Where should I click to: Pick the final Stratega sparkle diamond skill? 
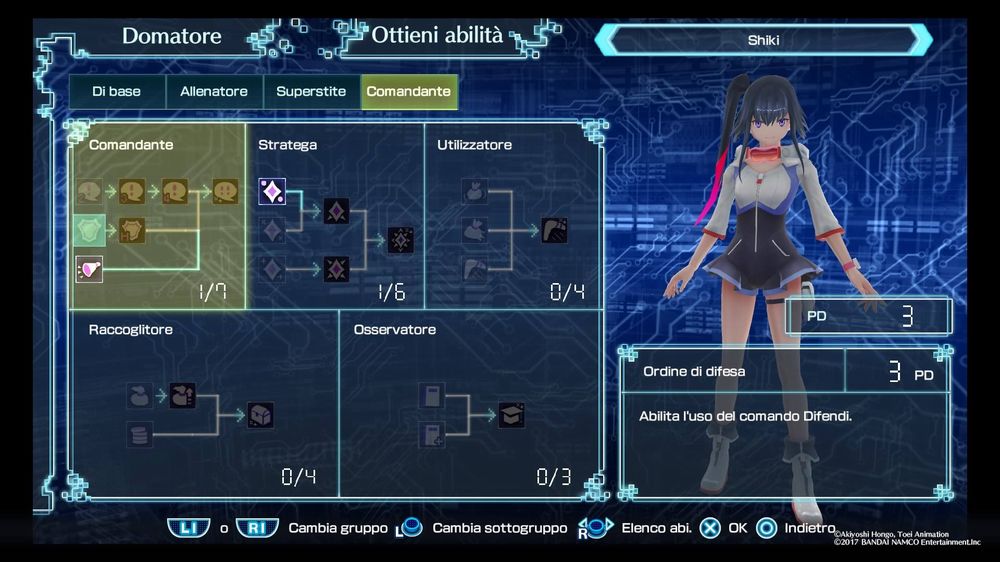pos(401,240)
